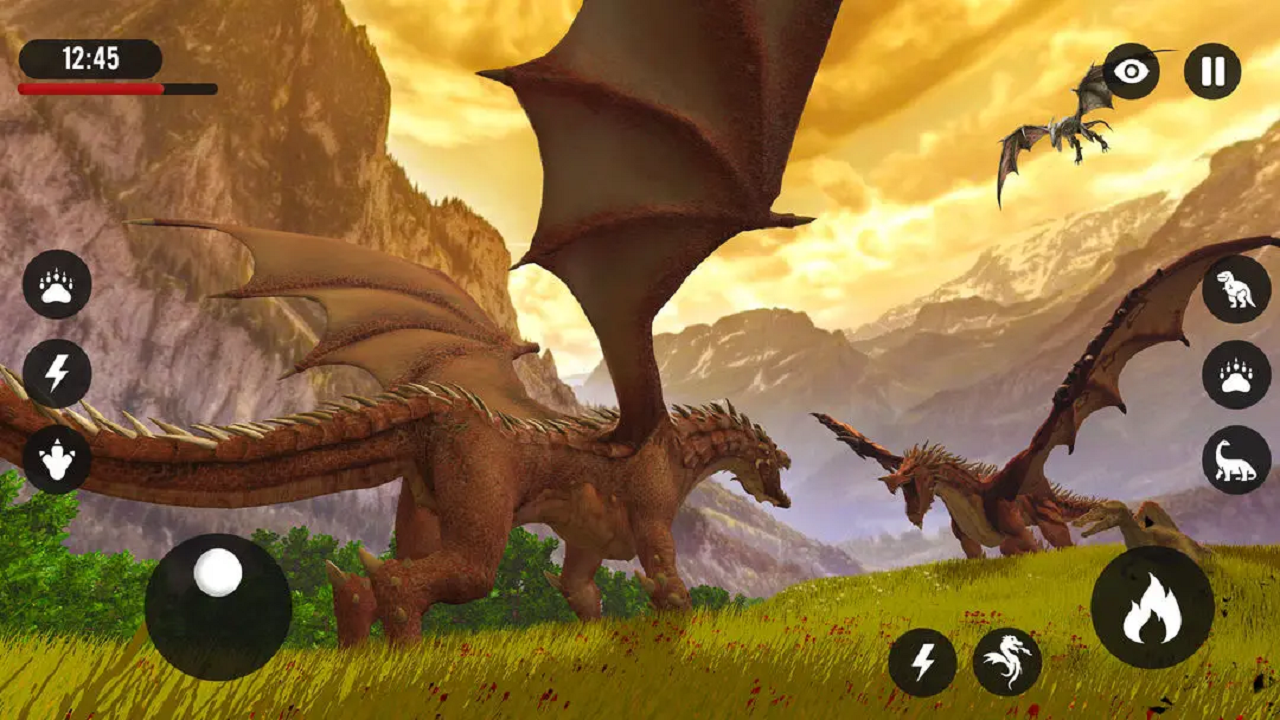Tap the white joystick circle control
Viewport: 1280px width, 720px height.
[218, 571]
